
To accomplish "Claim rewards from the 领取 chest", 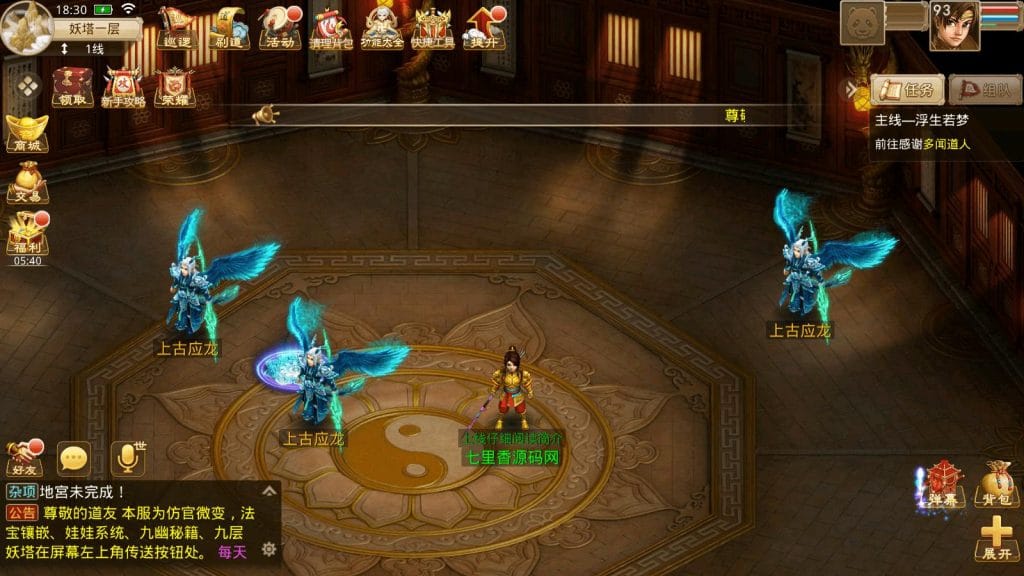I will click(72, 86).
